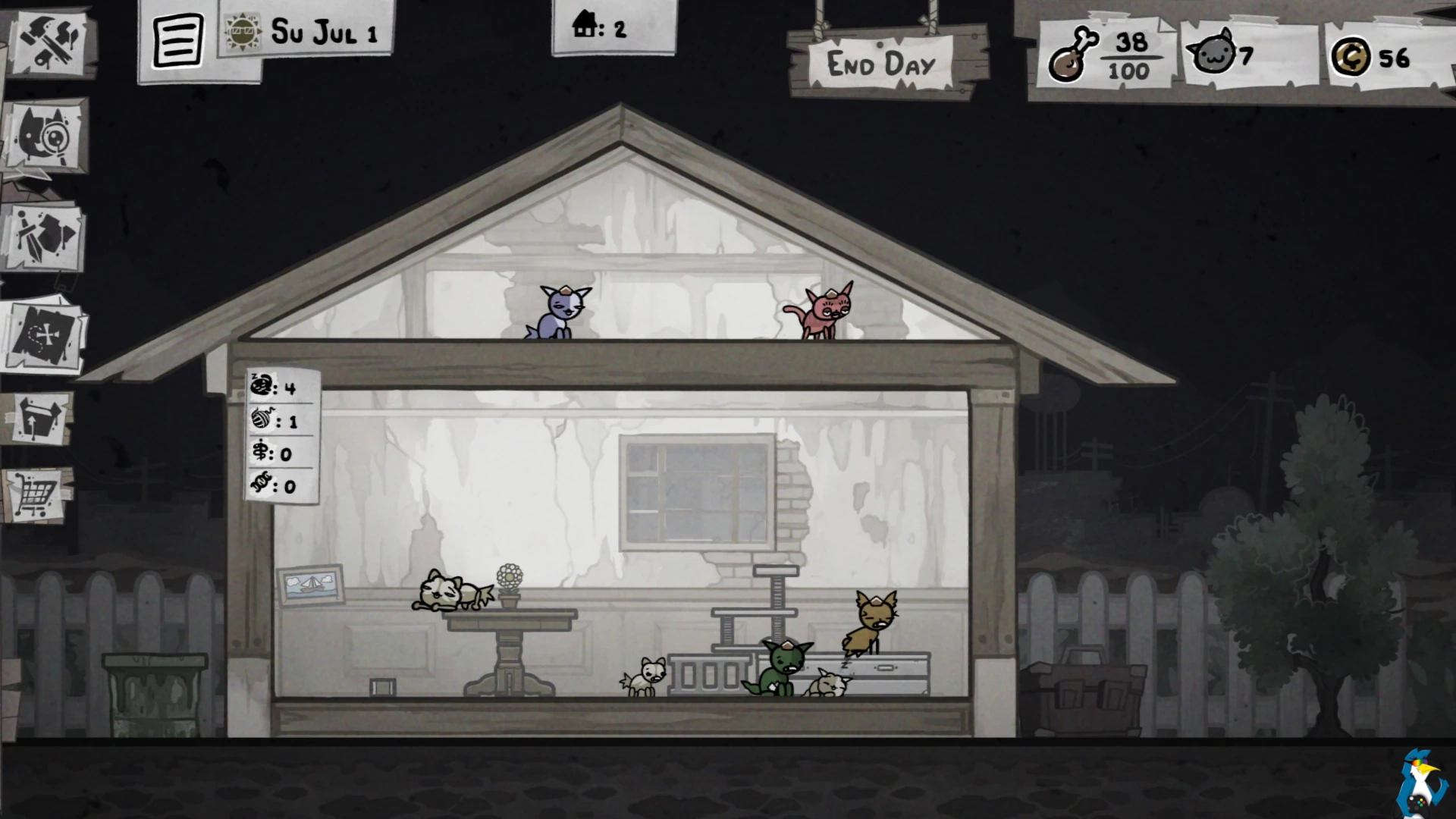The image size is (1456, 819).
Task: Open the sword and armor equipment menu
Action: pos(47,236)
